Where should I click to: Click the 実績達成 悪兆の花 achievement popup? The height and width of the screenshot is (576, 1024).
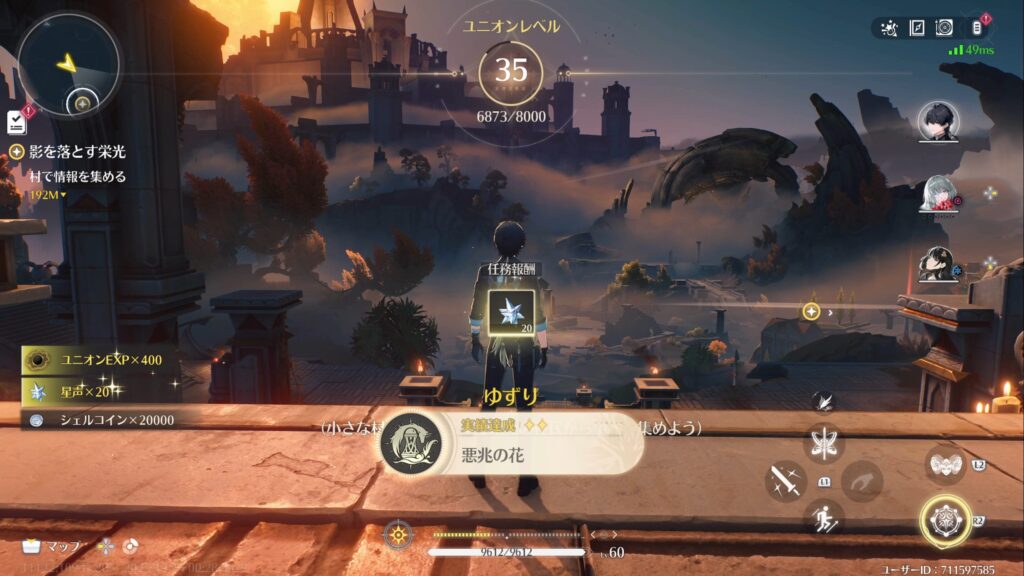(511, 443)
